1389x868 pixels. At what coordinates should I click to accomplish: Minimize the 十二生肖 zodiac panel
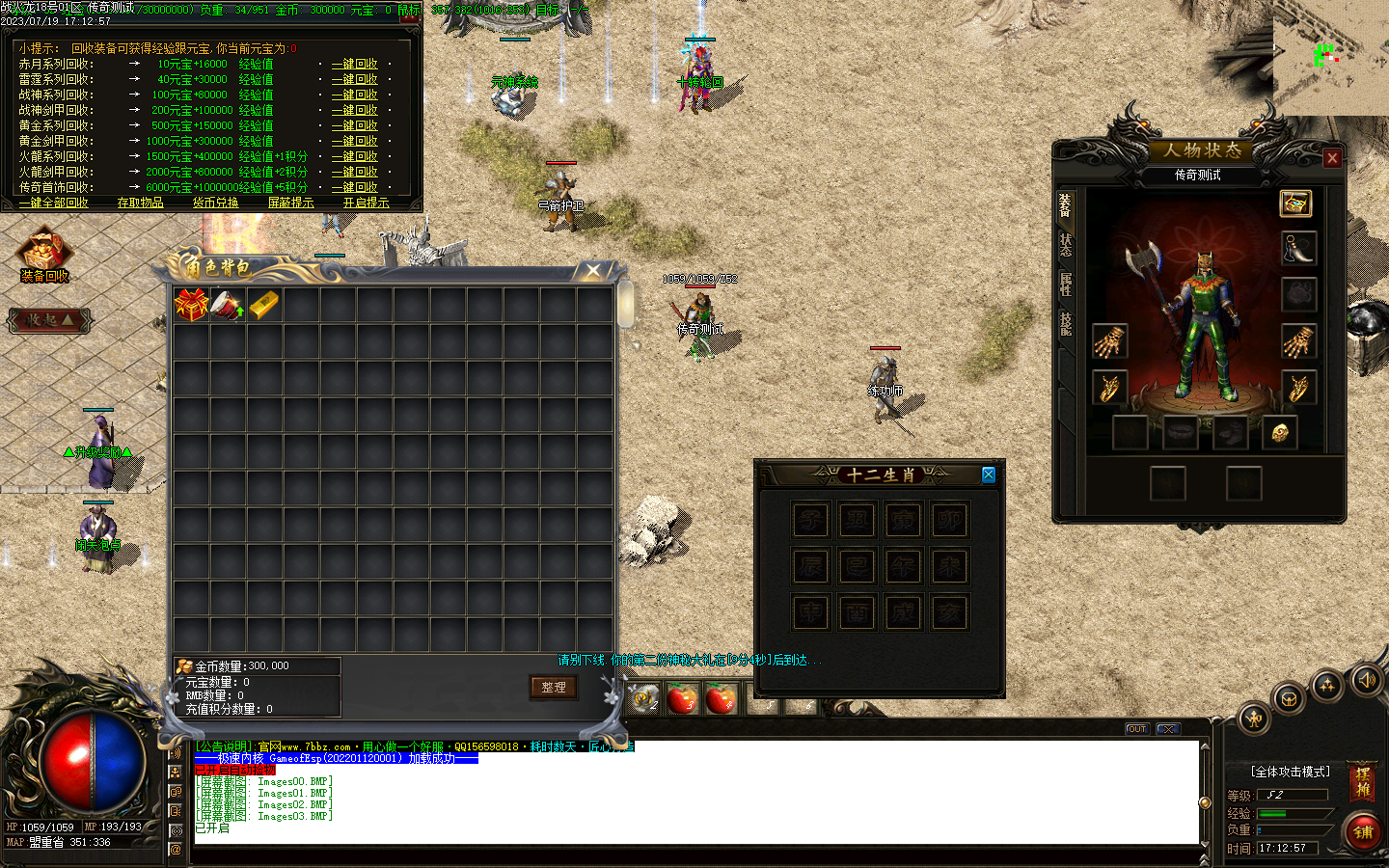pos(987,475)
